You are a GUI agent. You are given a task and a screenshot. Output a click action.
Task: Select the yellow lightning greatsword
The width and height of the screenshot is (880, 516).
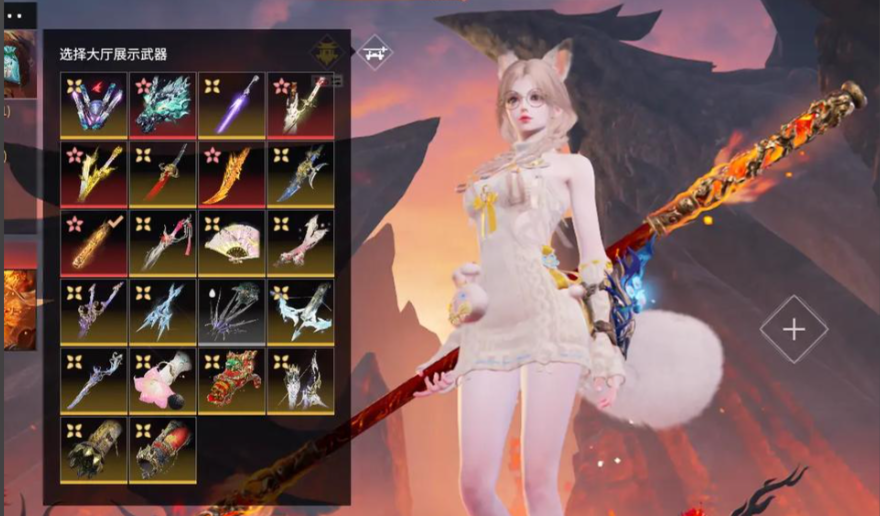pyautogui.click(x=94, y=173)
